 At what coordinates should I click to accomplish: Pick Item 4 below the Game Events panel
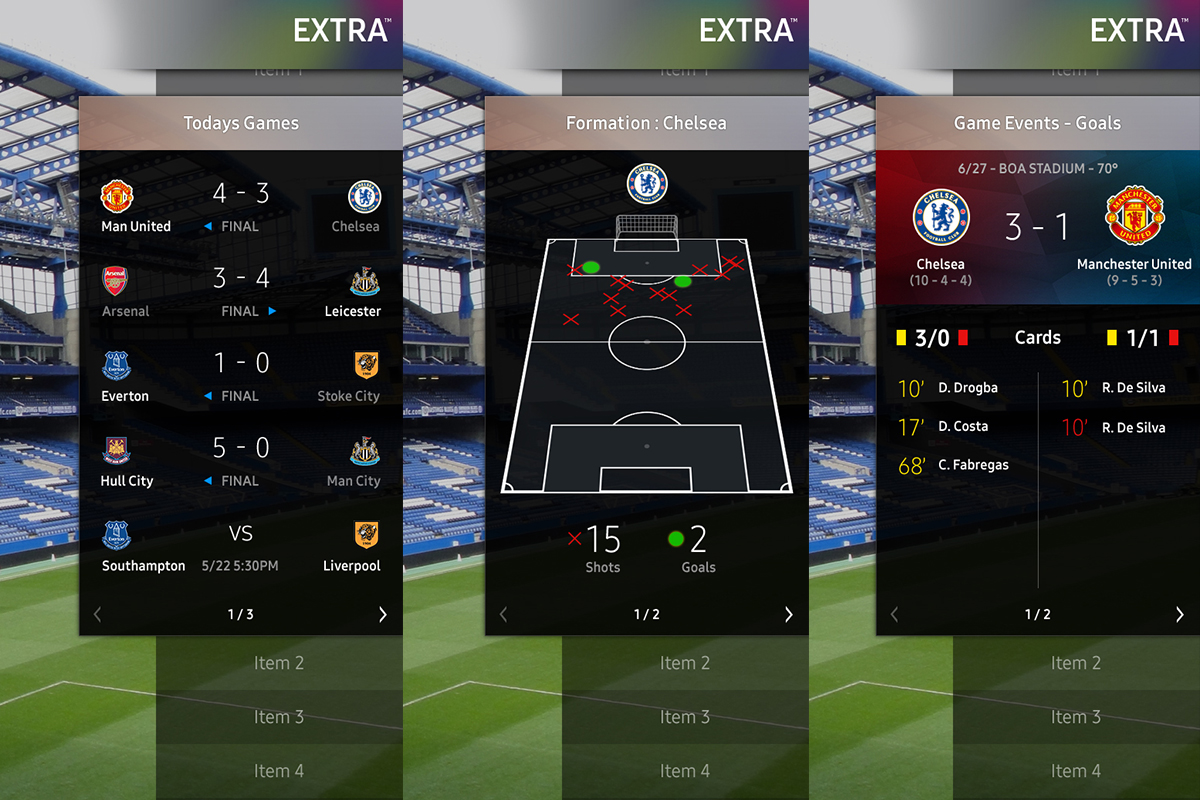click(x=1076, y=771)
